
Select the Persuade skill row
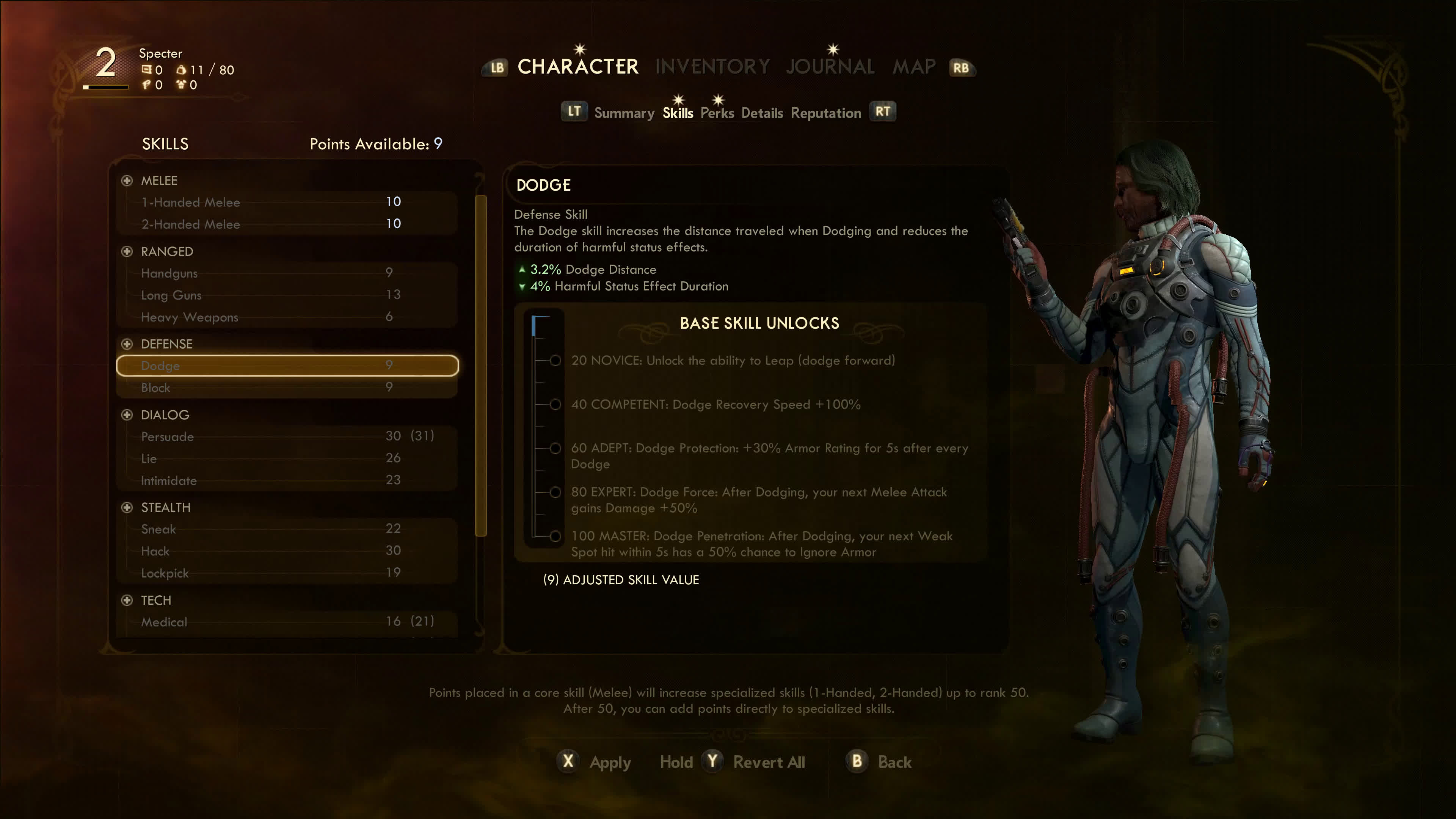click(287, 436)
